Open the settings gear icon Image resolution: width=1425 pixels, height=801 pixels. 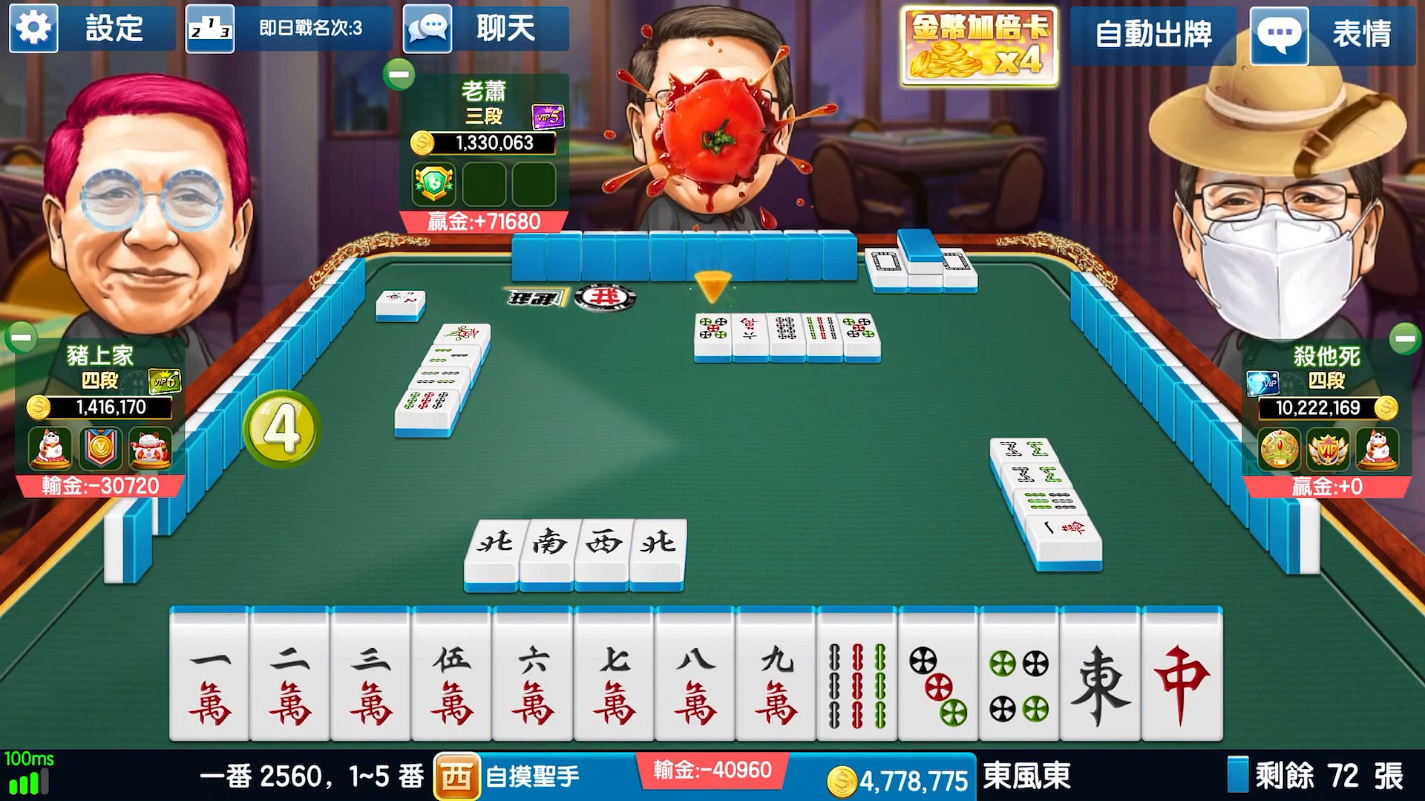tap(33, 28)
